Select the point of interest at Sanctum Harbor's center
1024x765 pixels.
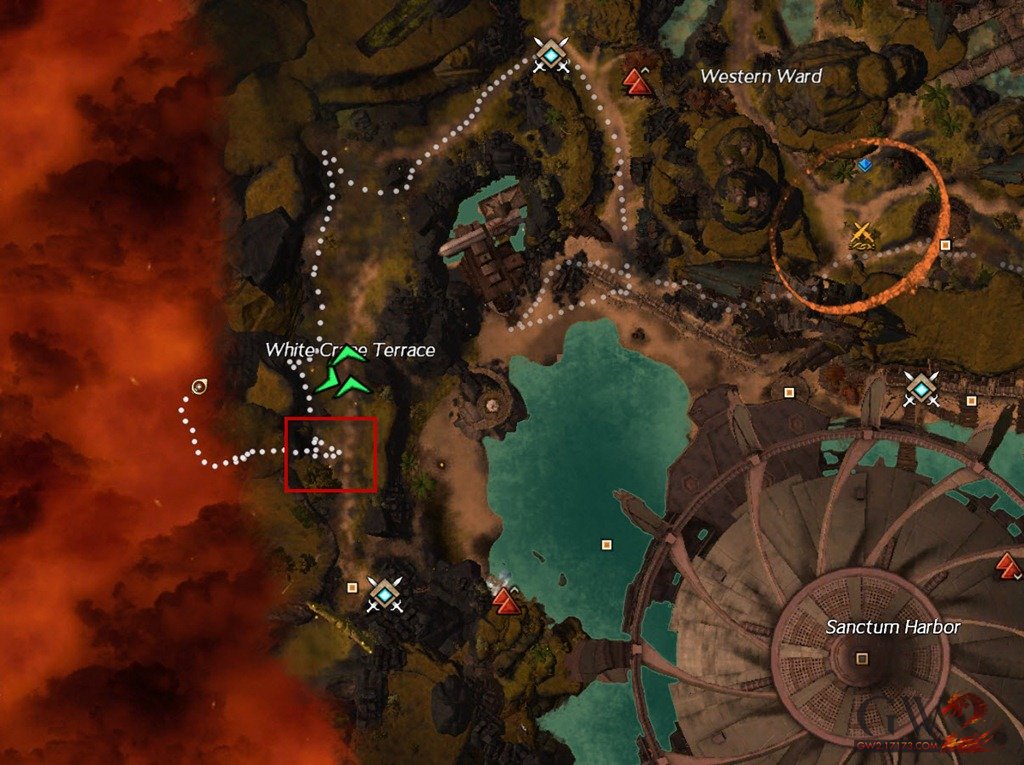point(862,658)
